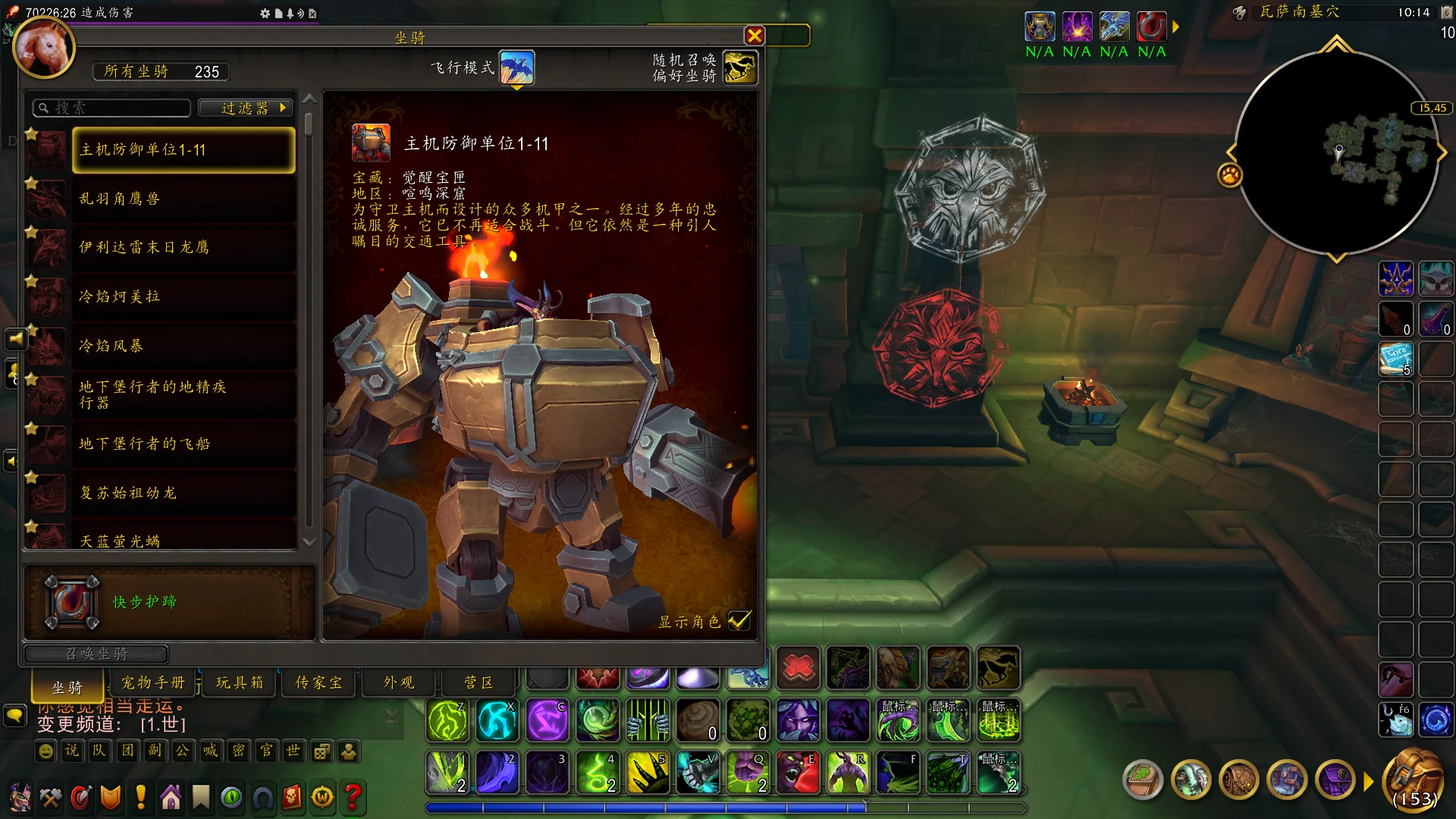The image size is (1456, 819).
Task: Toggle the favorite star on 乱羽角鹰兽
Action: click(32, 184)
